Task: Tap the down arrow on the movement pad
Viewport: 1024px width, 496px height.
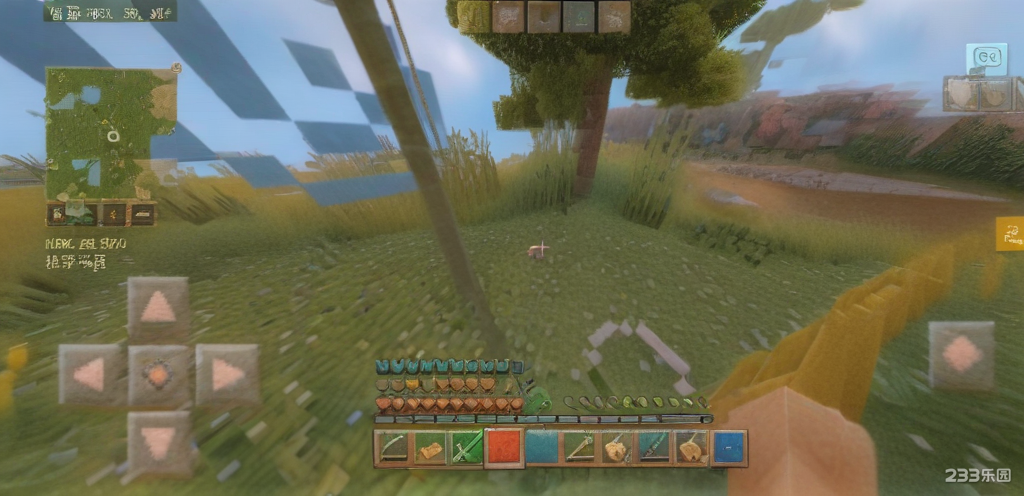Action: click(158, 440)
